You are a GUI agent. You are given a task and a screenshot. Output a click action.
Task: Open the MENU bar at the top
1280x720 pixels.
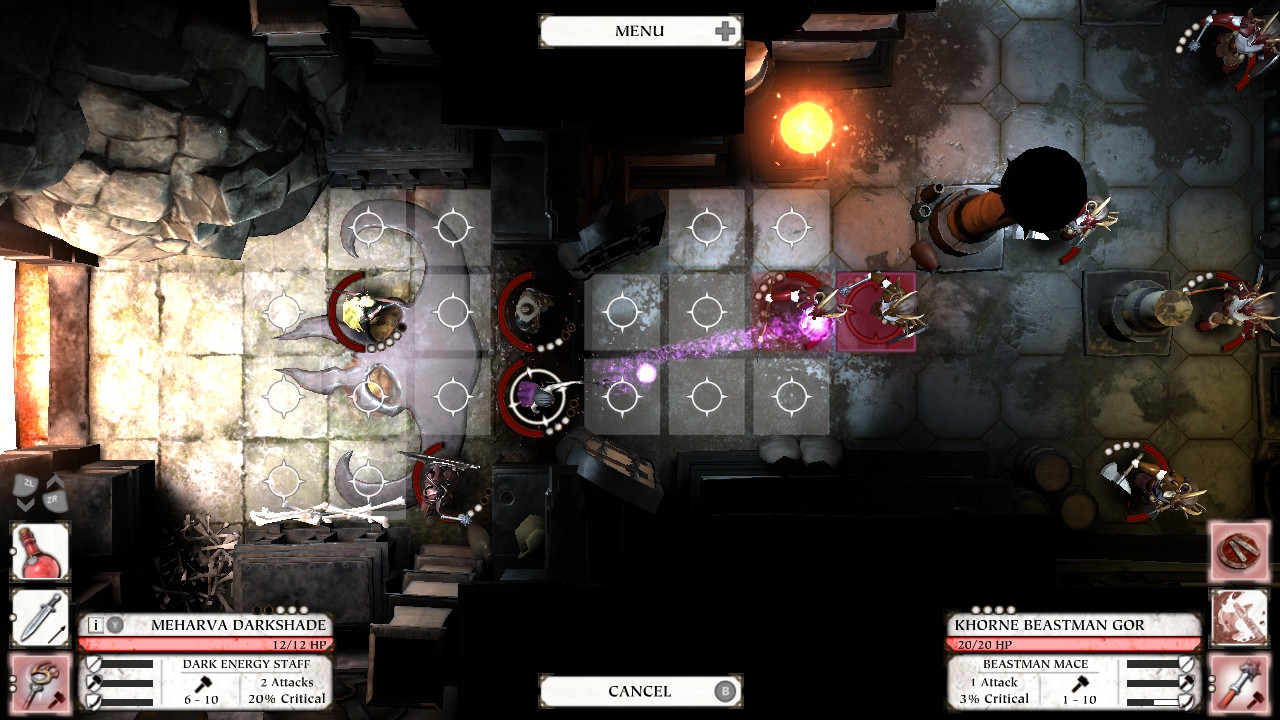tap(640, 30)
